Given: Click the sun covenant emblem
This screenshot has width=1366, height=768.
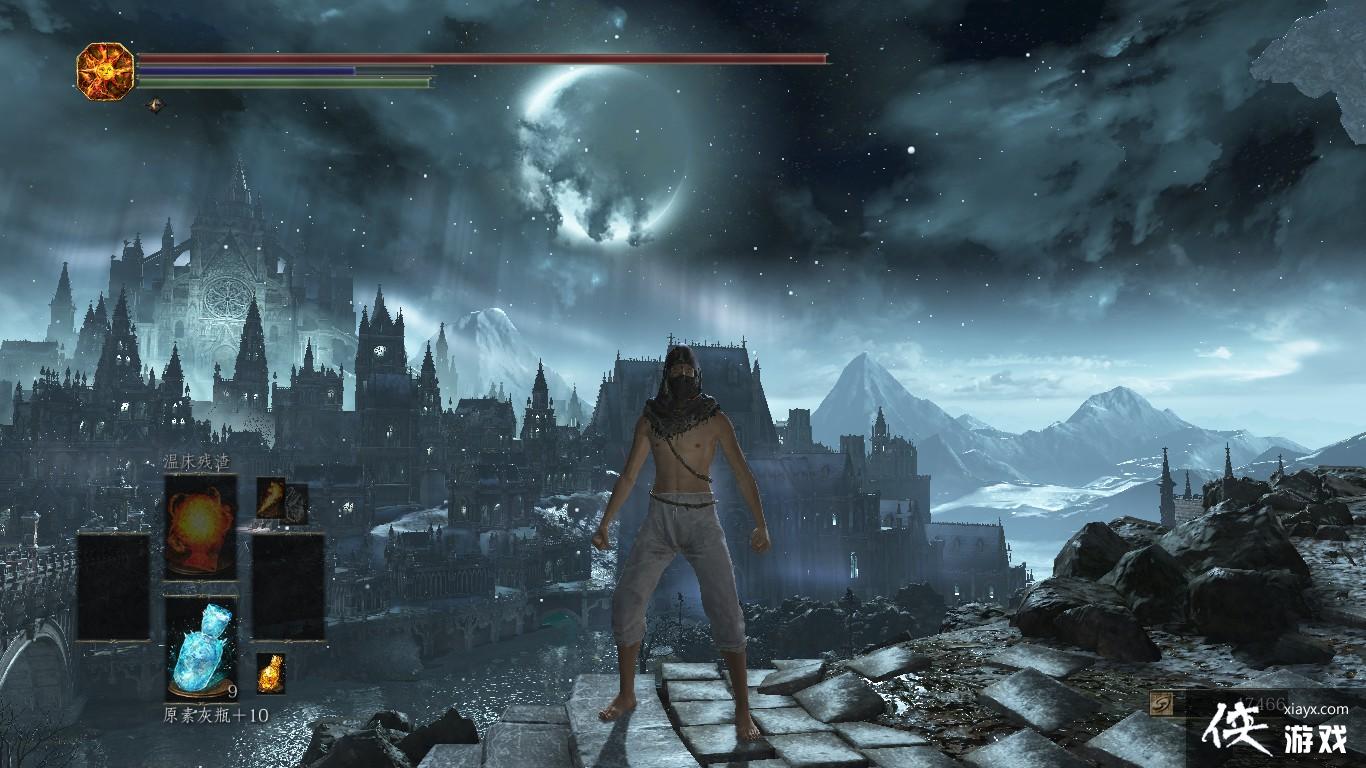Looking at the screenshot, I should pos(105,69).
